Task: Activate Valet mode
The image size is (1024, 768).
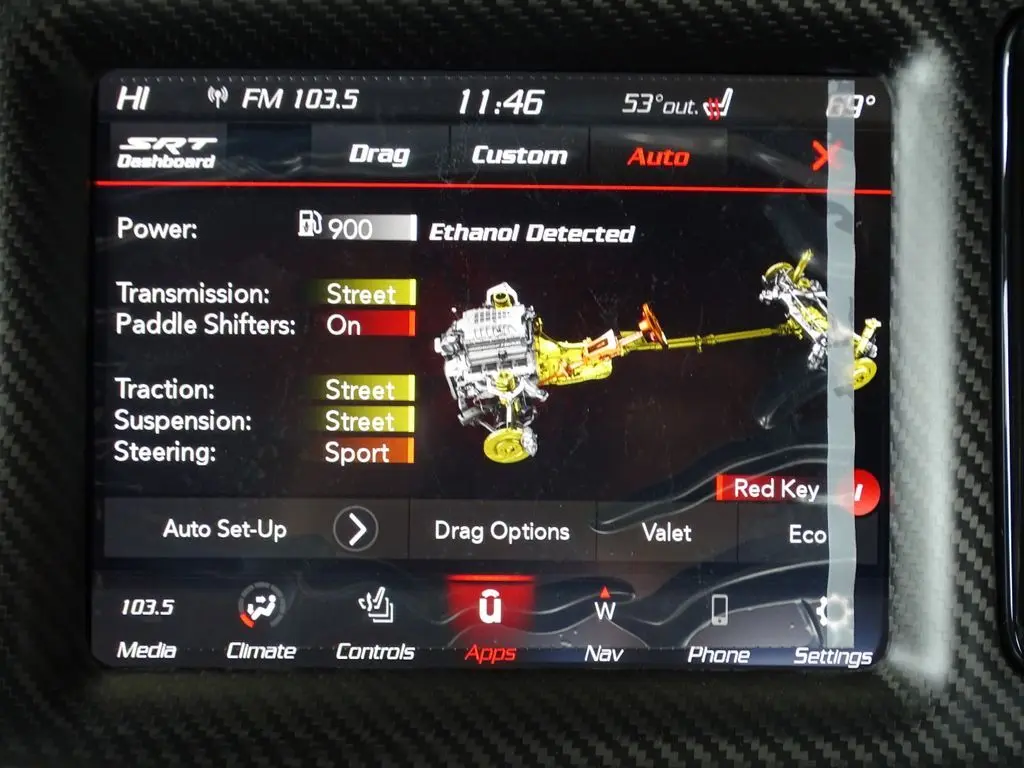Action: [x=666, y=532]
